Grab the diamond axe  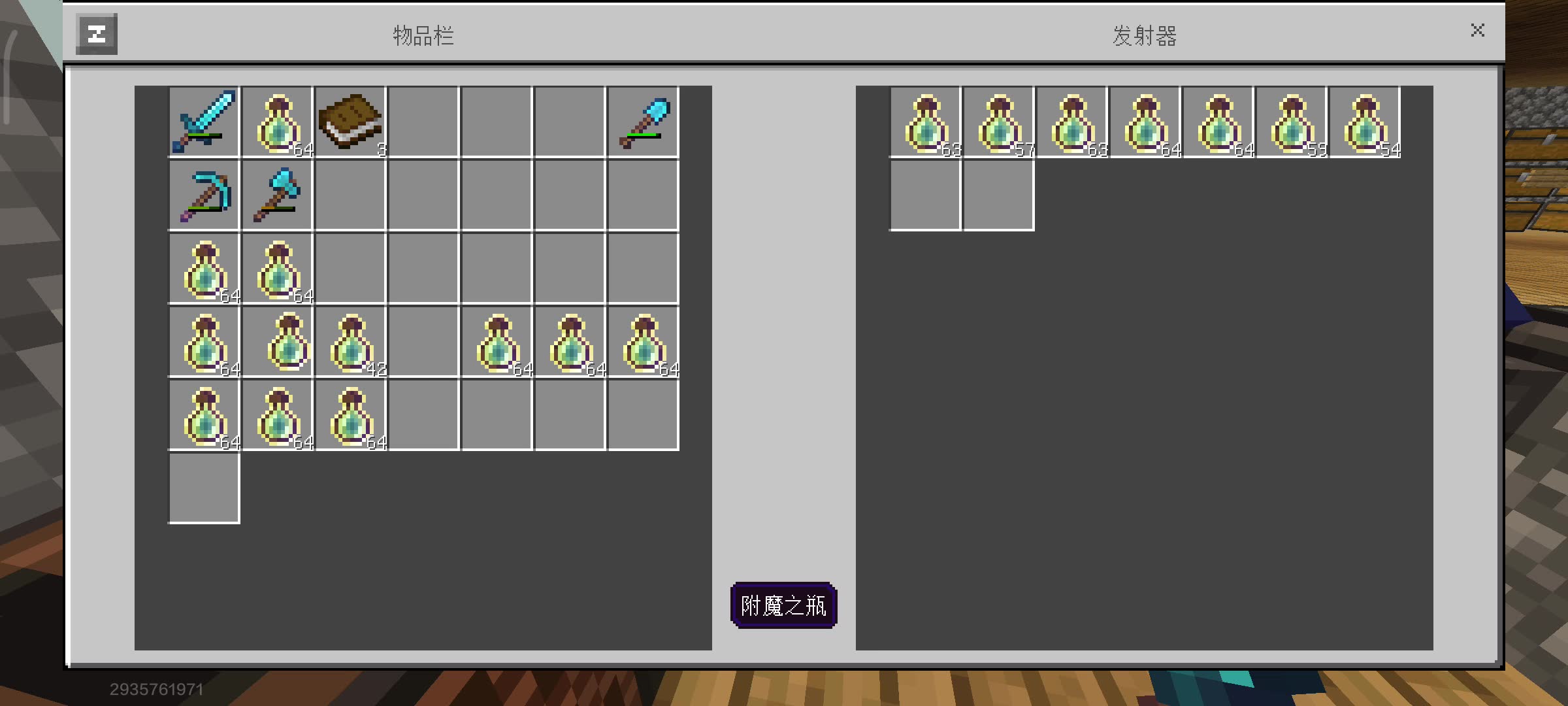(x=277, y=195)
